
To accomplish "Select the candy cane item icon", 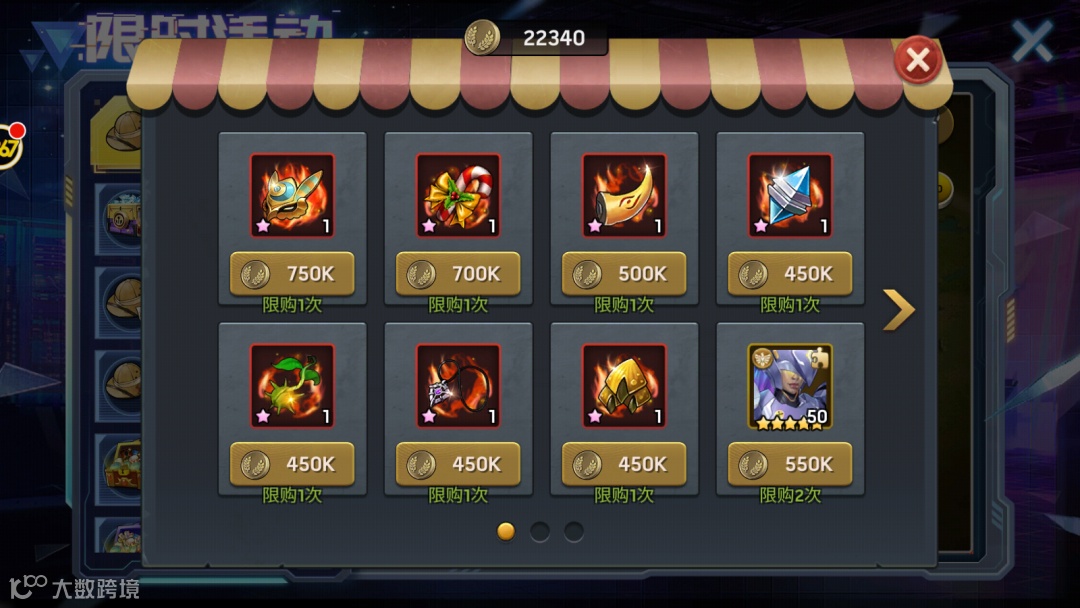I will point(458,195).
